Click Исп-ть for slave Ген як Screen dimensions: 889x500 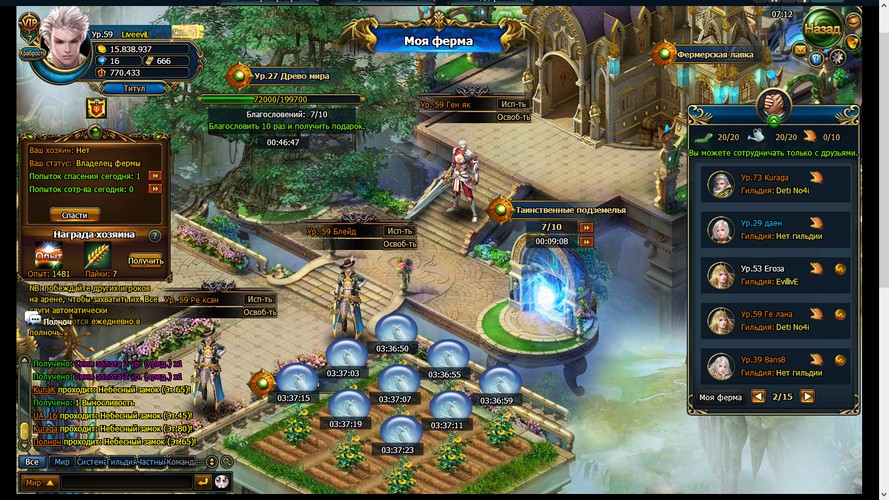click(x=514, y=104)
